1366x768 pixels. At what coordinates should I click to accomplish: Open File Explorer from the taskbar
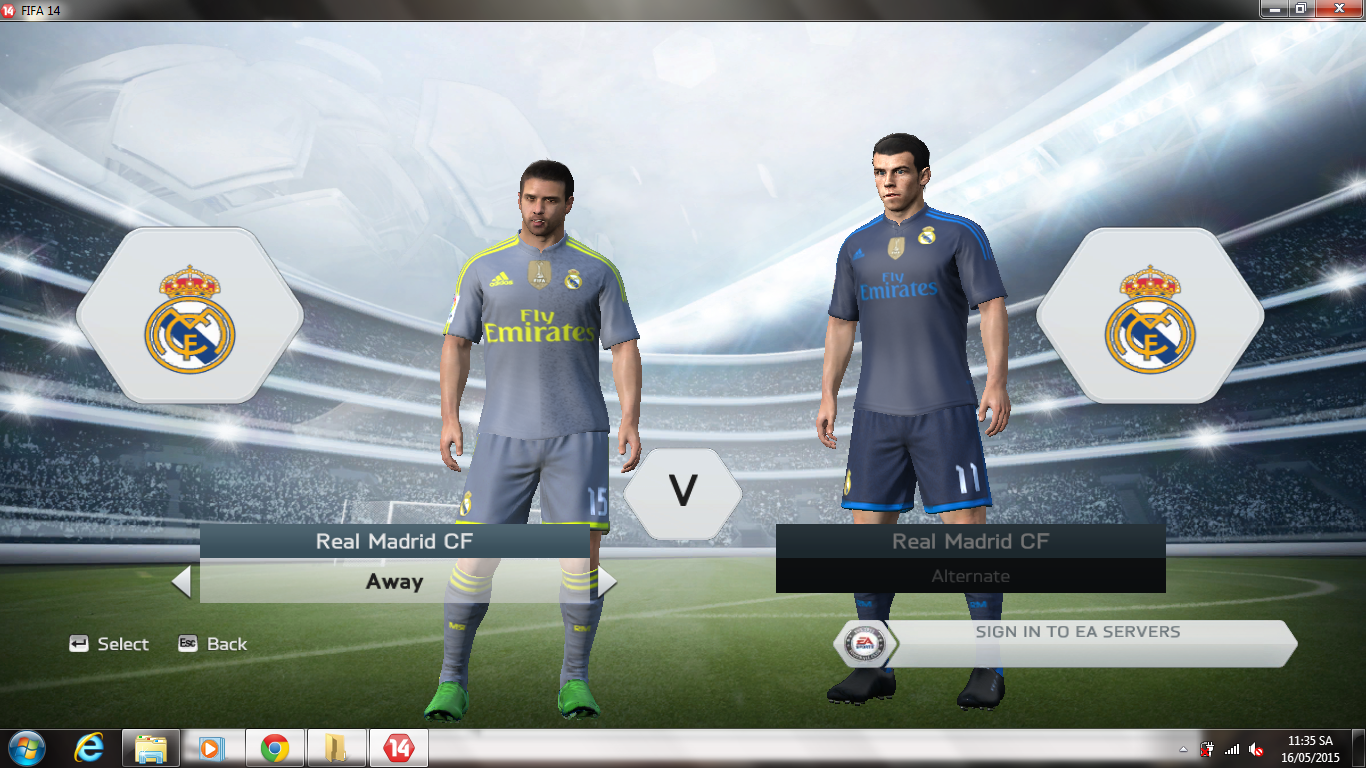click(151, 748)
